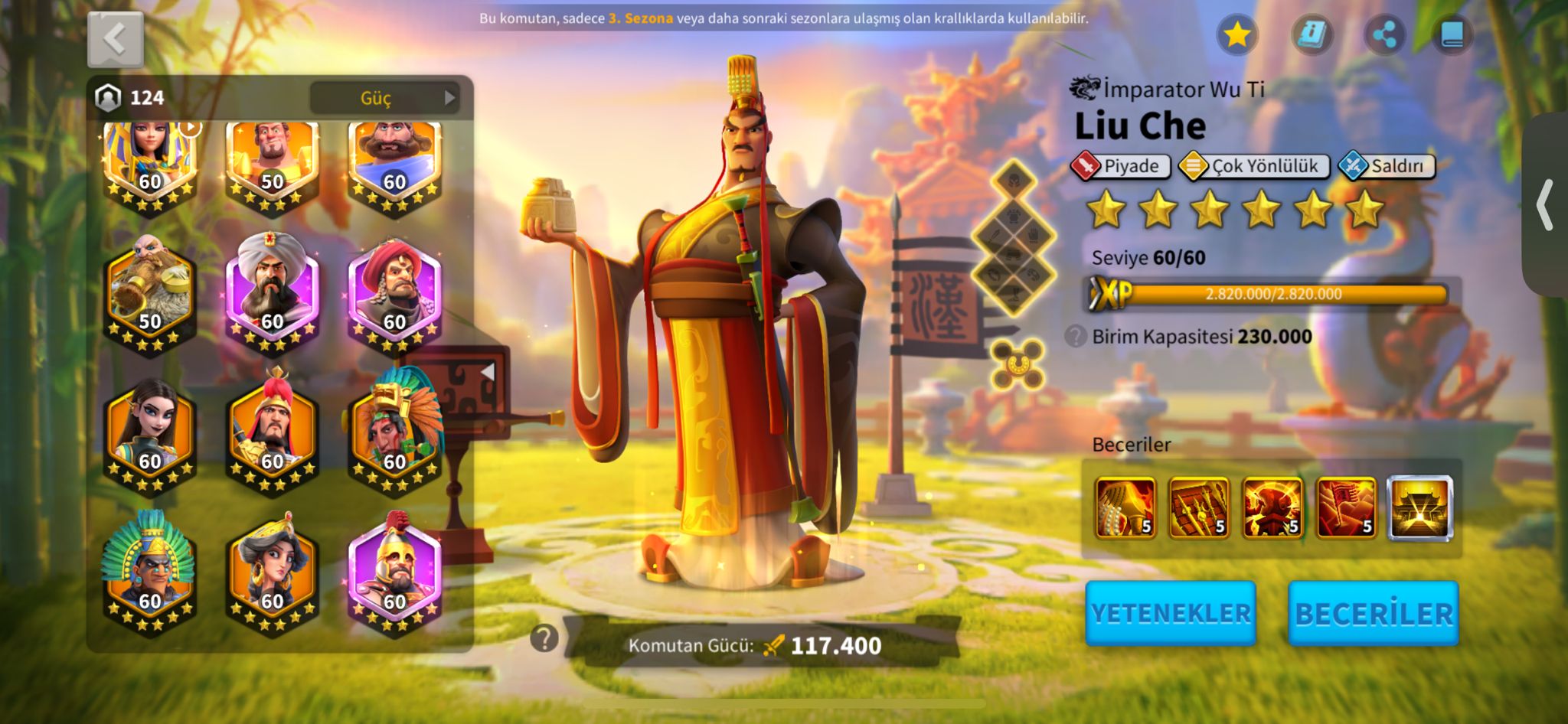Select the silver-framed fifth skill icon
The height and width of the screenshot is (724, 1568).
point(1419,508)
